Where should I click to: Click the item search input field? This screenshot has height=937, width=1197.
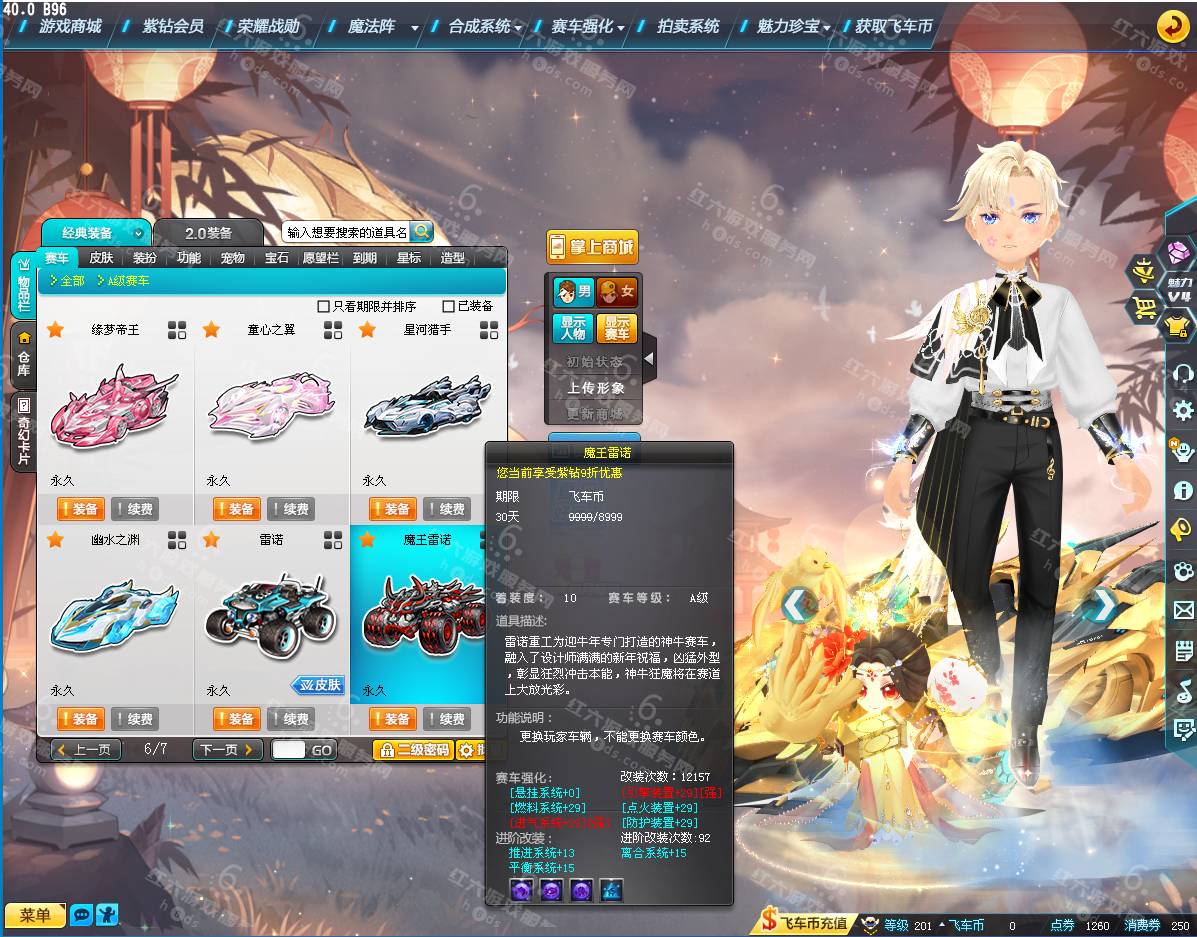point(346,232)
